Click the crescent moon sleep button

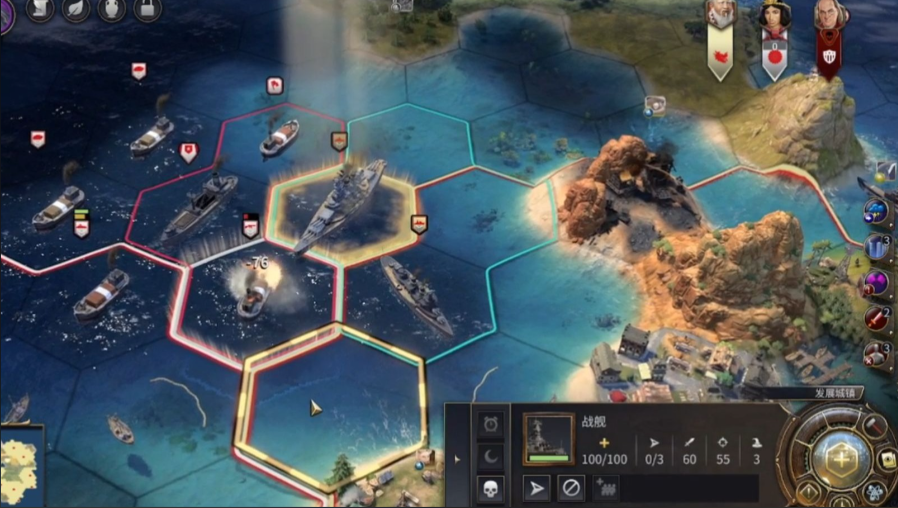tap(490, 456)
